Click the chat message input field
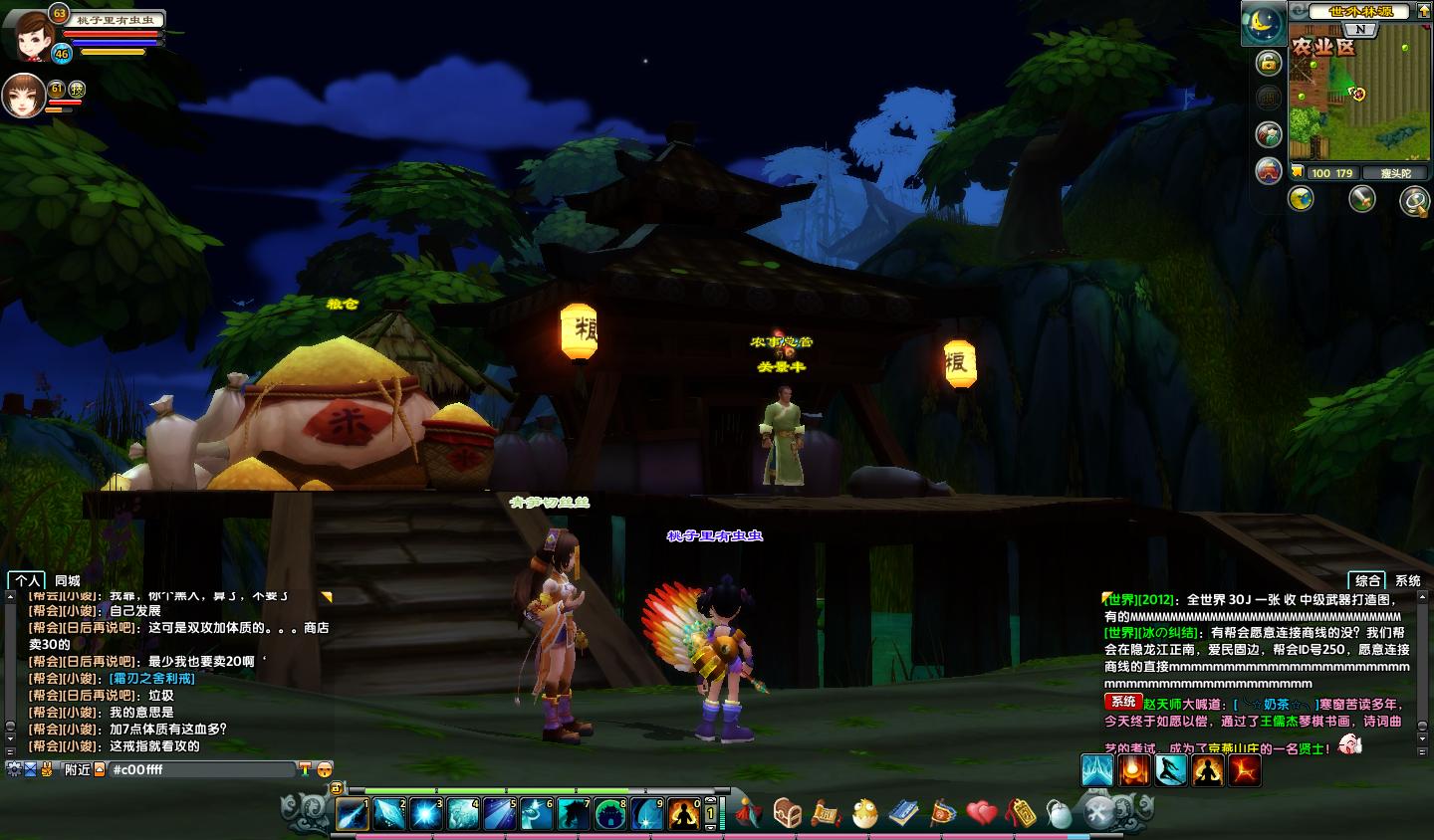1434x840 pixels. point(199,769)
